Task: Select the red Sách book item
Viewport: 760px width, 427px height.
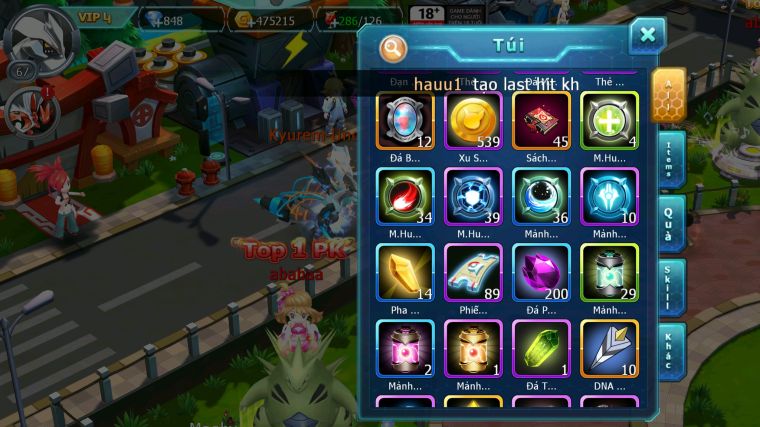Action: [541, 120]
